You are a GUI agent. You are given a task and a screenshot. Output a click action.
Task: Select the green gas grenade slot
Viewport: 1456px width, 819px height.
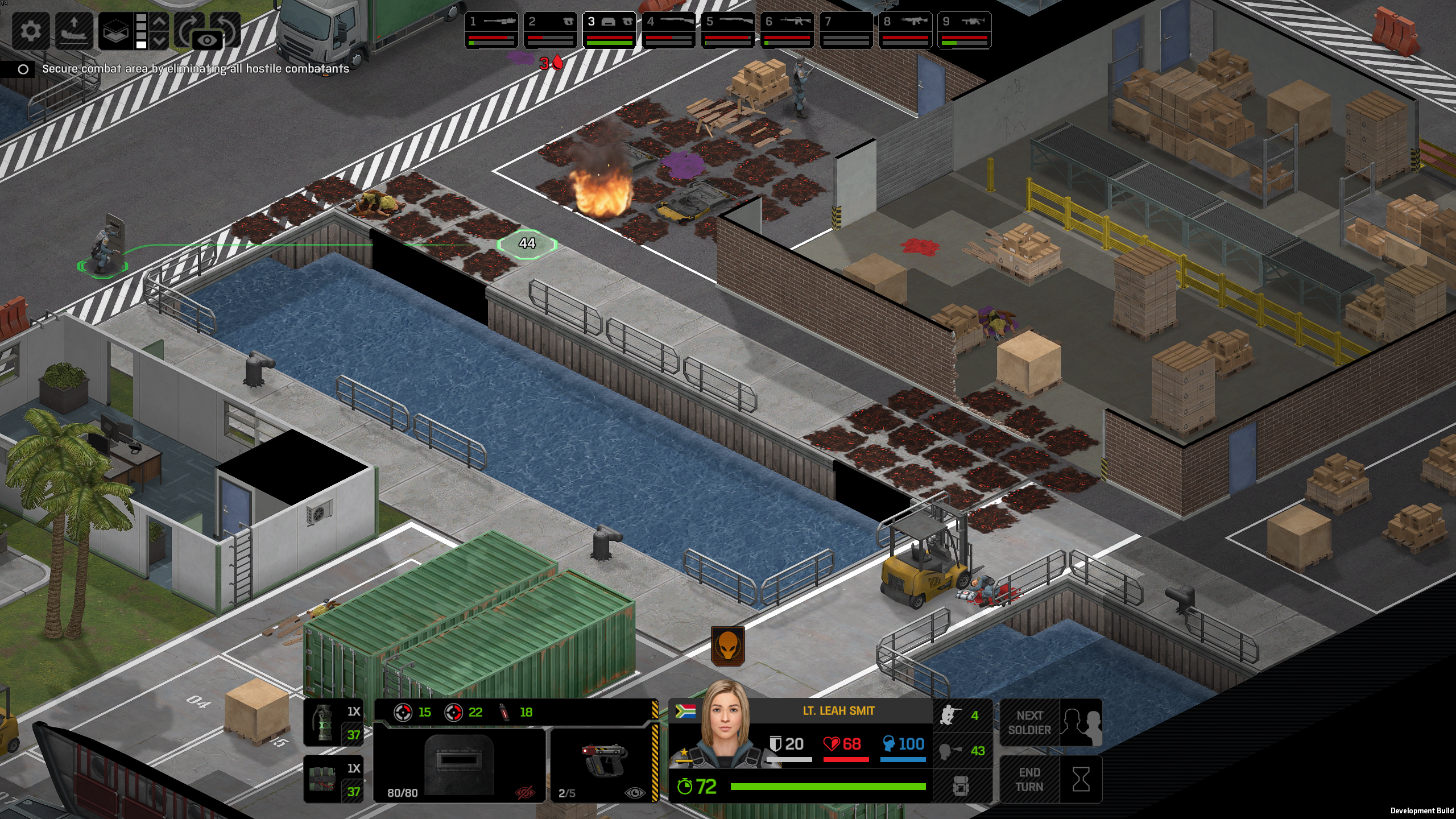tap(333, 722)
